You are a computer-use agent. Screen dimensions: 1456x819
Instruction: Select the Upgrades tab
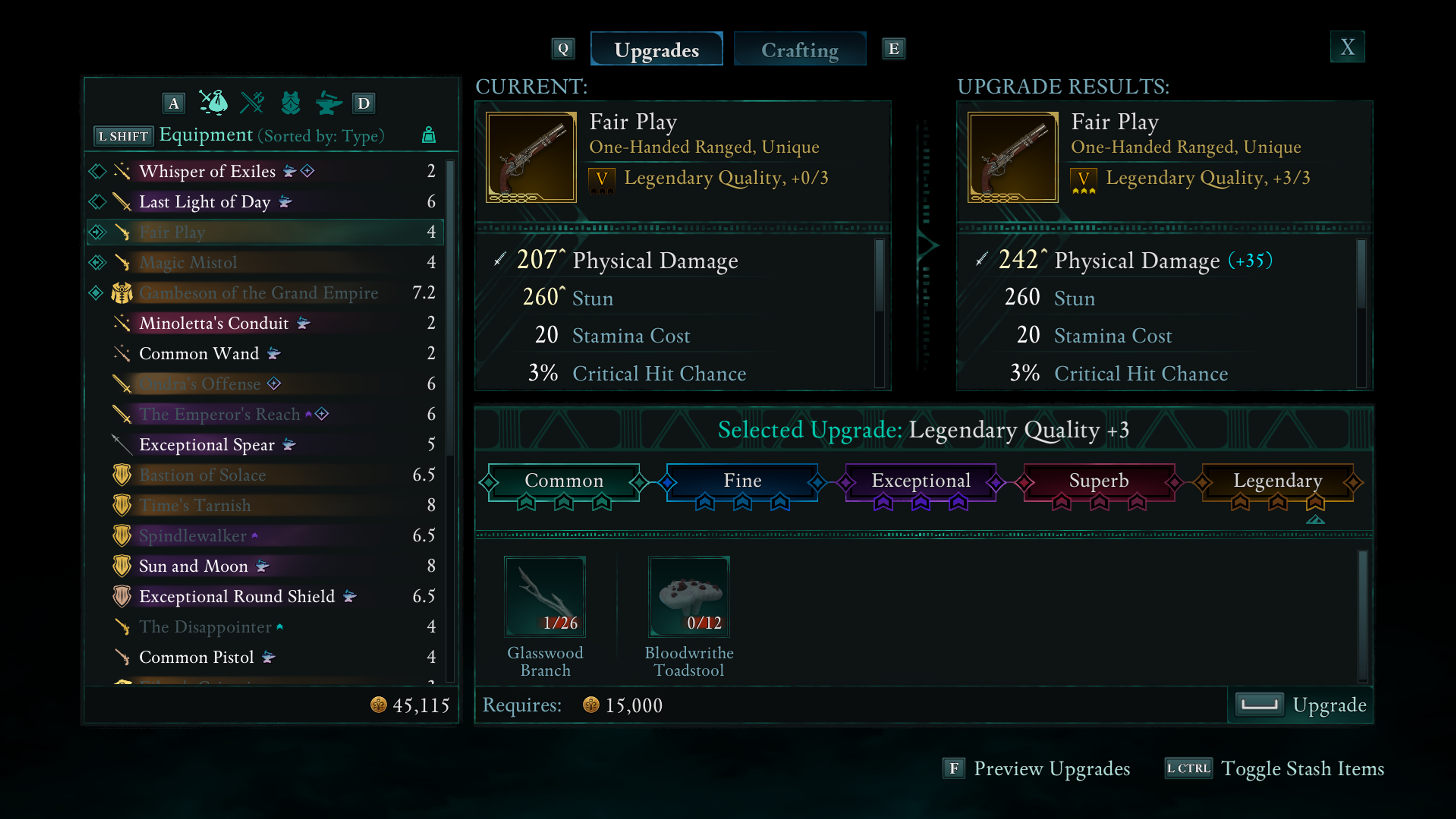(656, 50)
